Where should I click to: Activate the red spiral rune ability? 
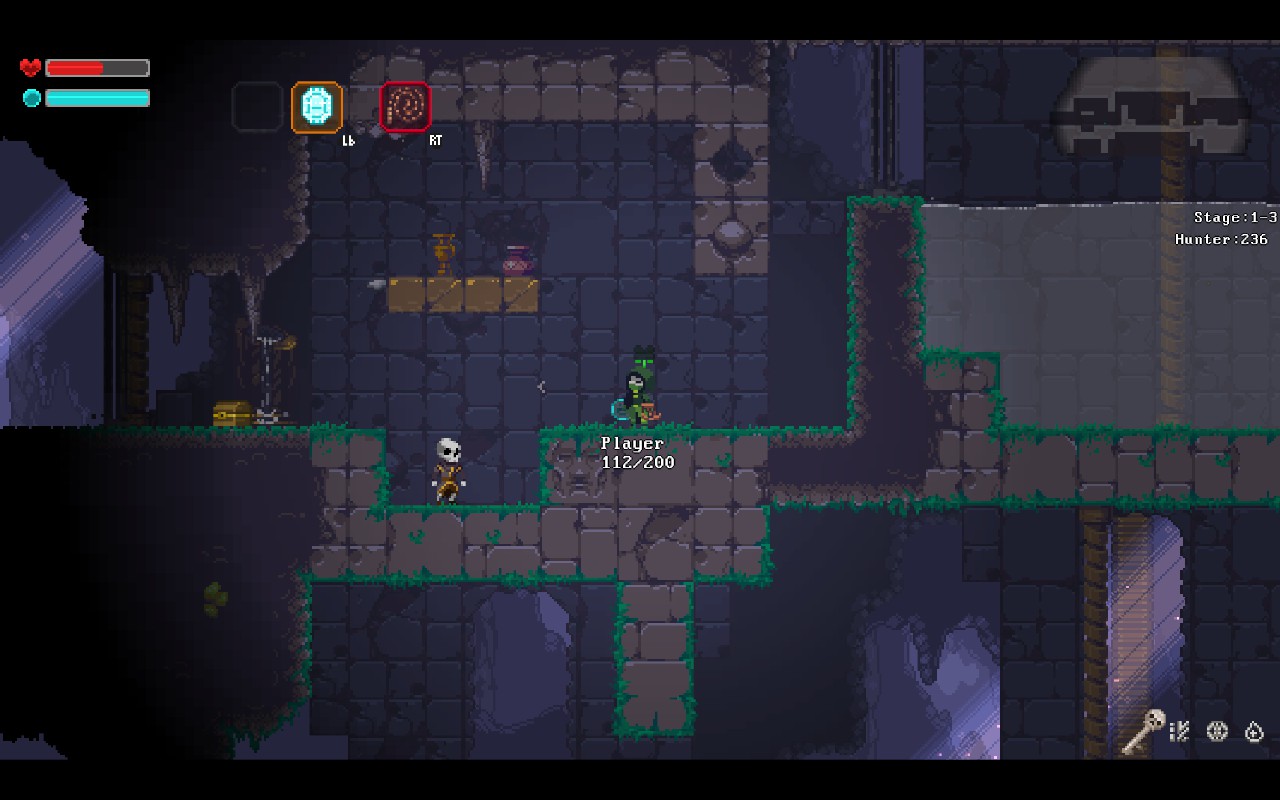(x=405, y=107)
